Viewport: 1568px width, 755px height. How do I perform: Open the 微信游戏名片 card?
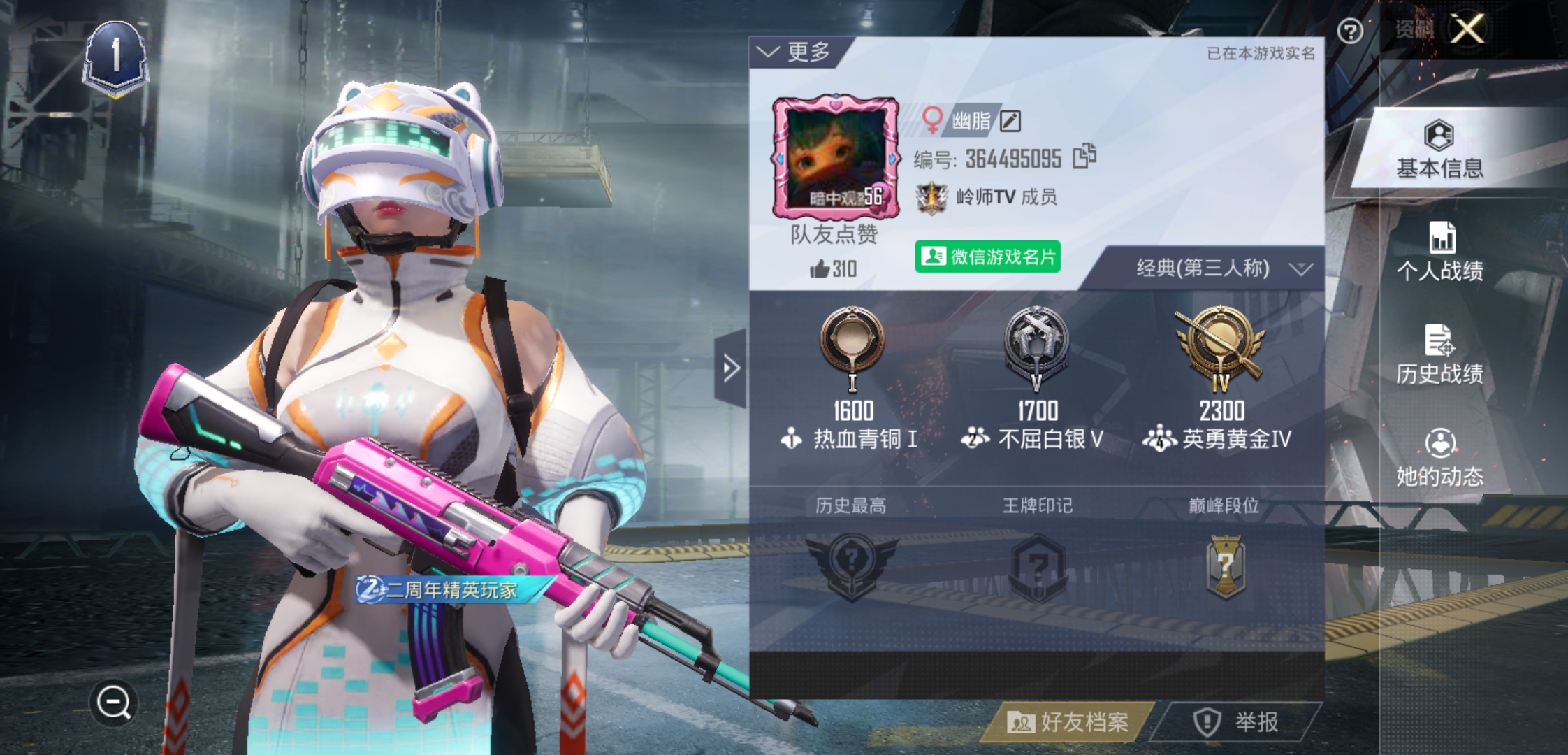point(988,257)
